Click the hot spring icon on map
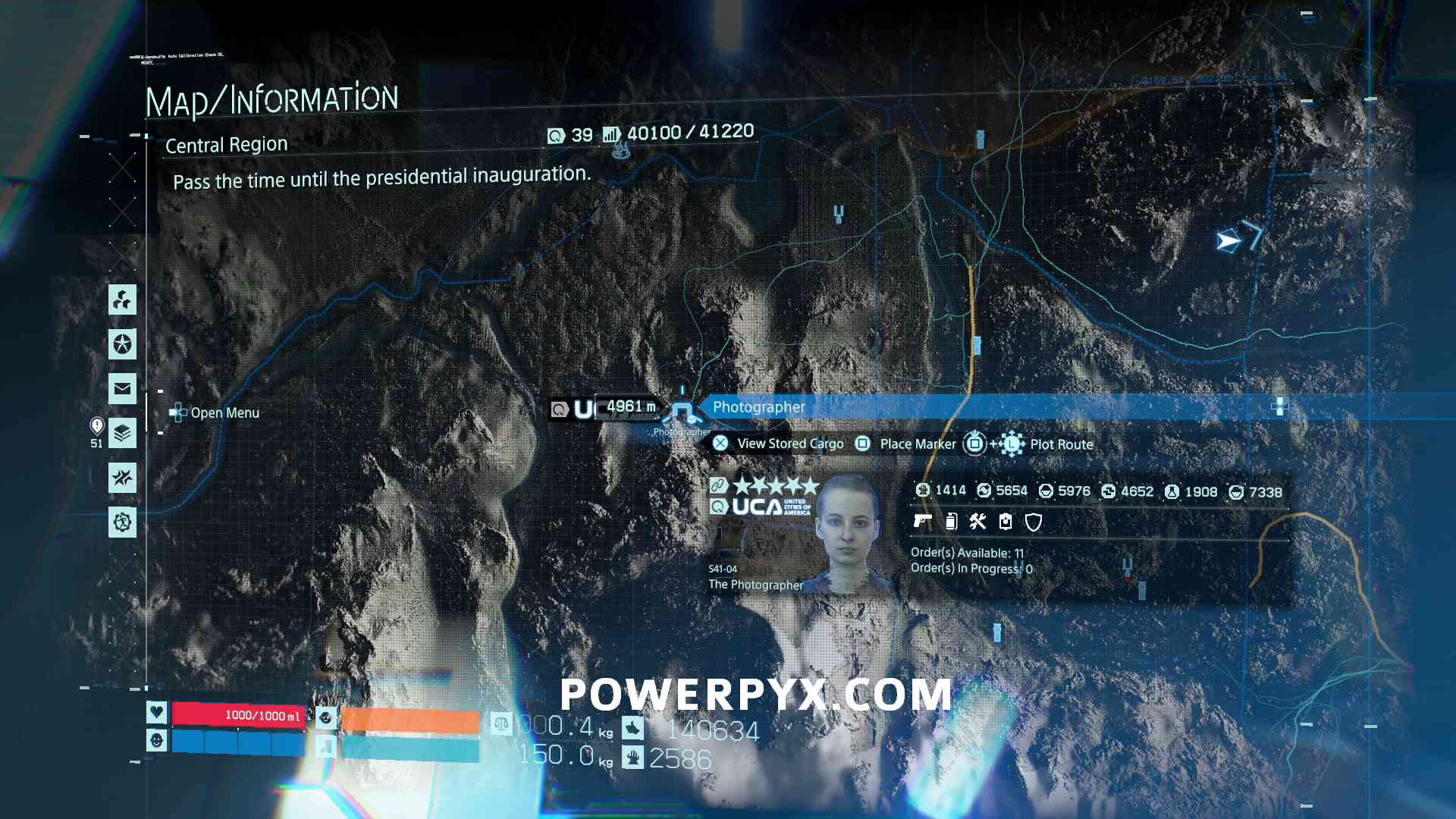 (x=621, y=151)
